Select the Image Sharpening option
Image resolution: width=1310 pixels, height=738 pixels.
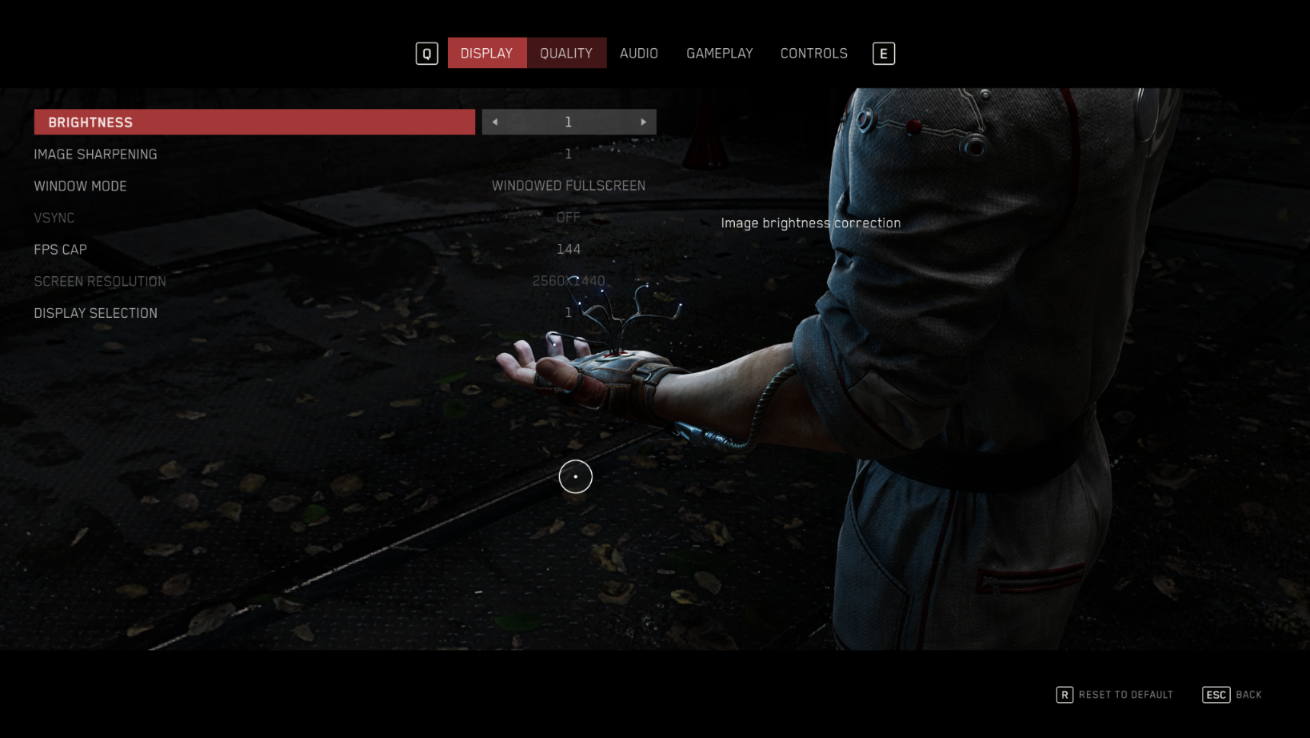96,154
